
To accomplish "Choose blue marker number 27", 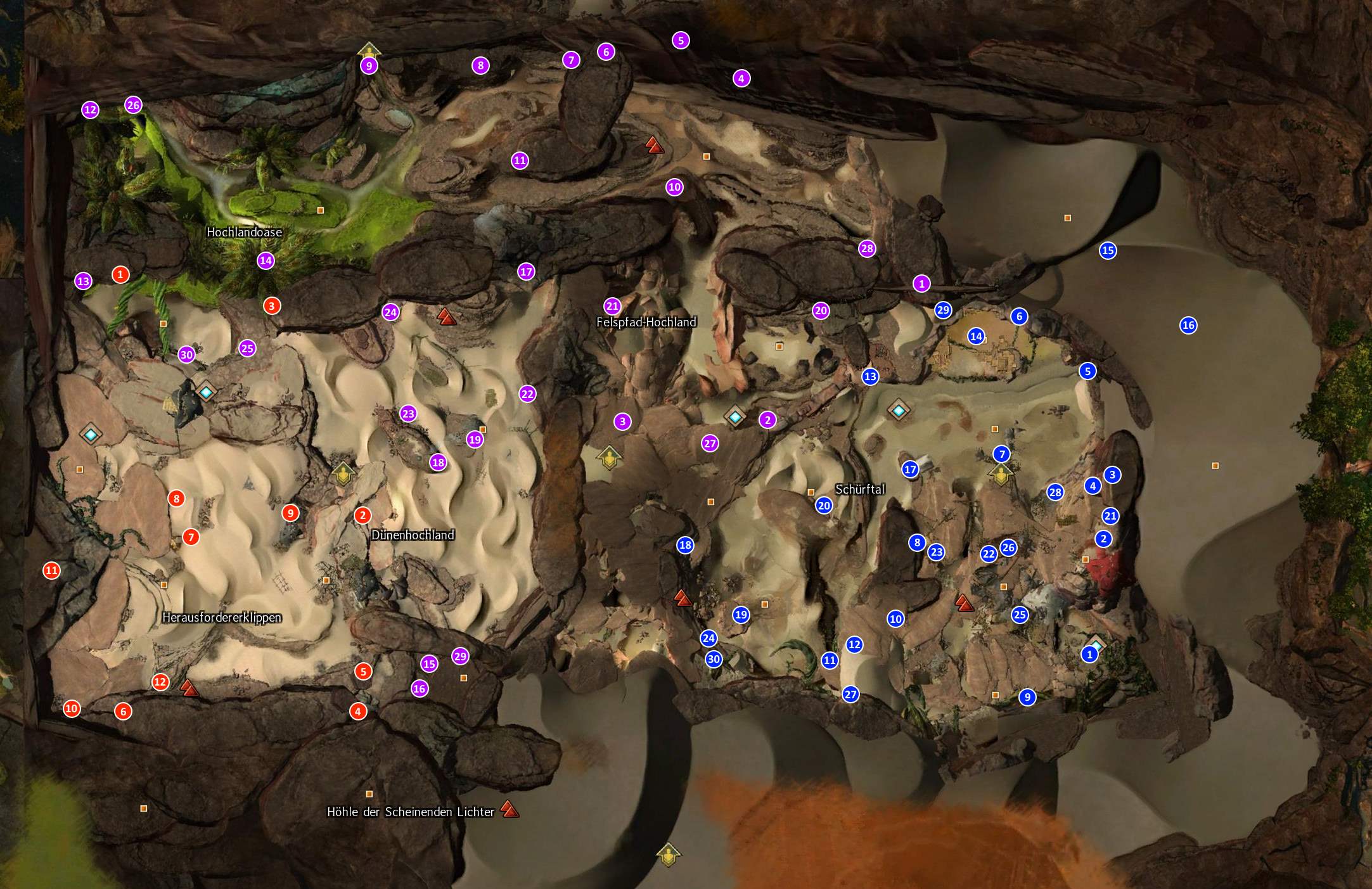I will pos(850,694).
